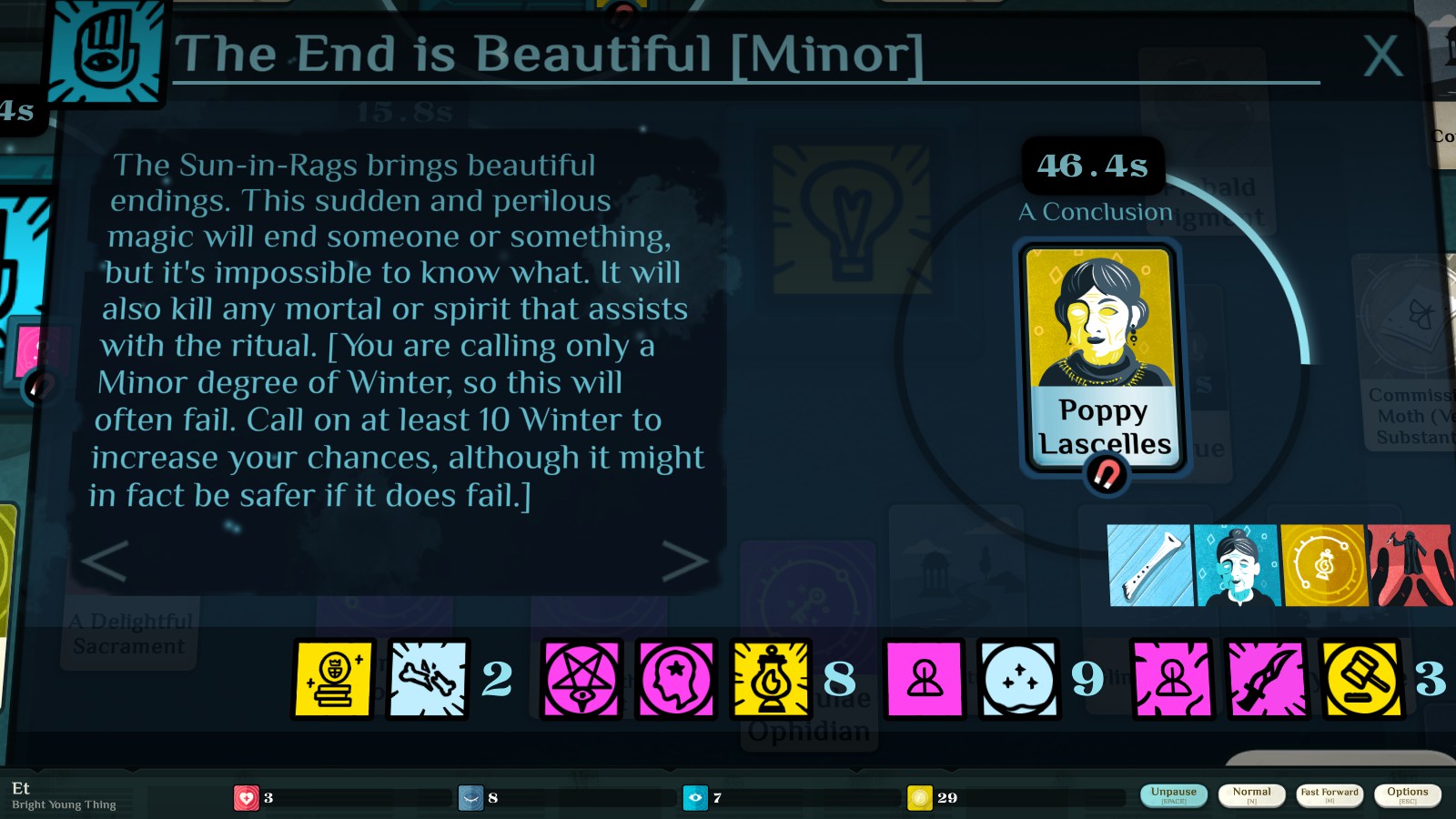Set game speed to Normal
This screenshot has height=819, width=1456.
(x=1250, y=793)
